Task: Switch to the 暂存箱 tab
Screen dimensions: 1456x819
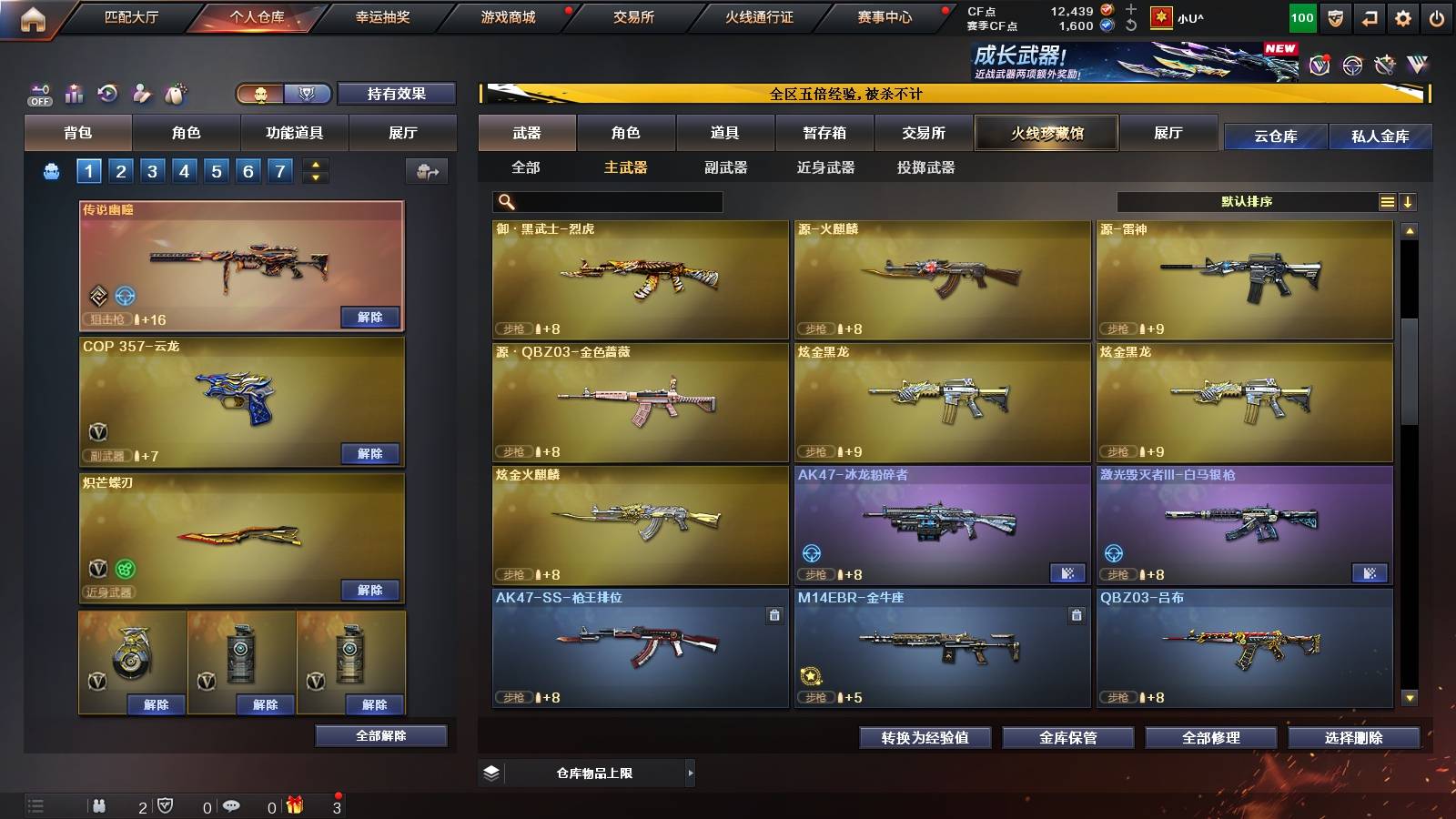Action: [824, 133]
